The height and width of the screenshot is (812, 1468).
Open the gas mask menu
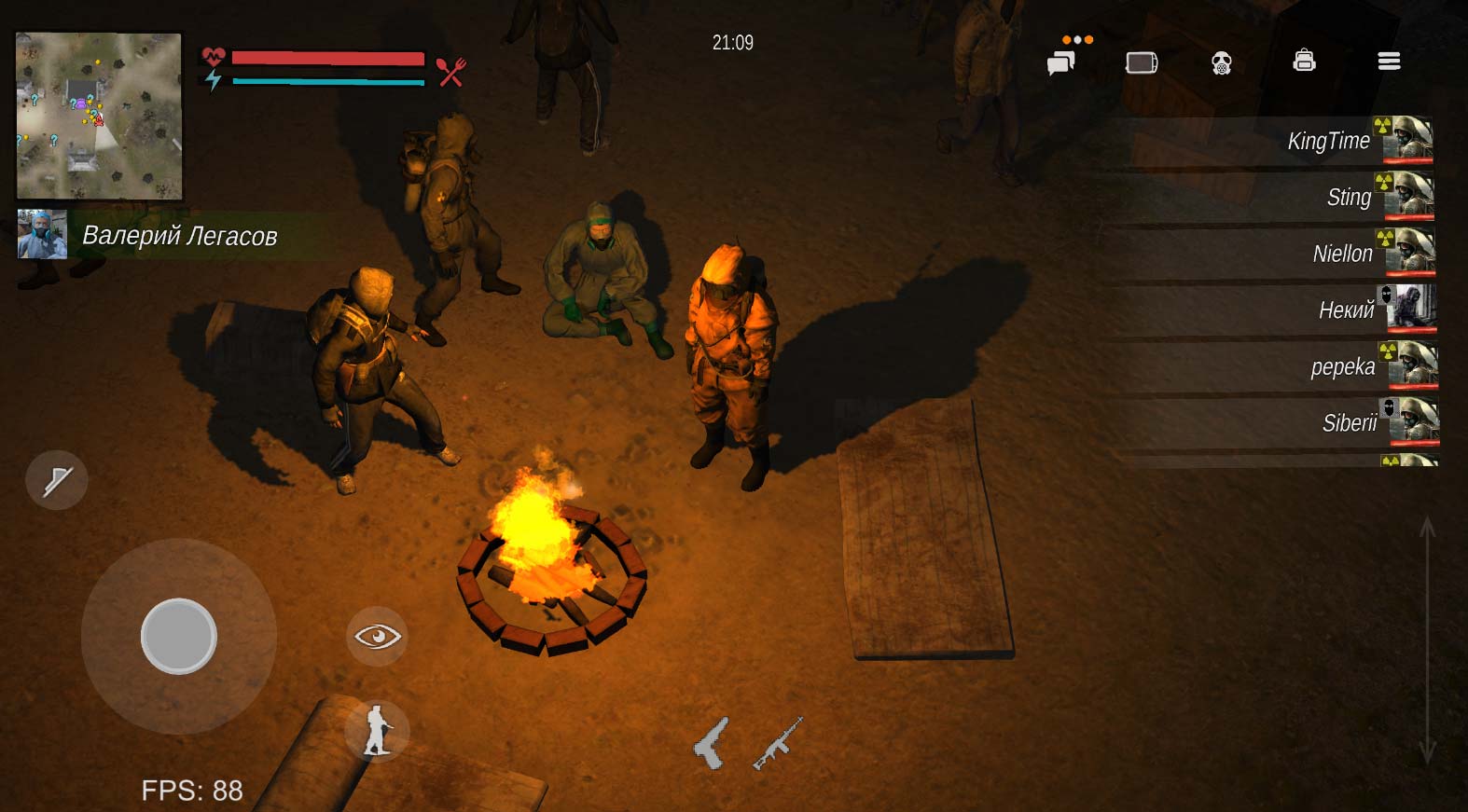(1221, 63)
